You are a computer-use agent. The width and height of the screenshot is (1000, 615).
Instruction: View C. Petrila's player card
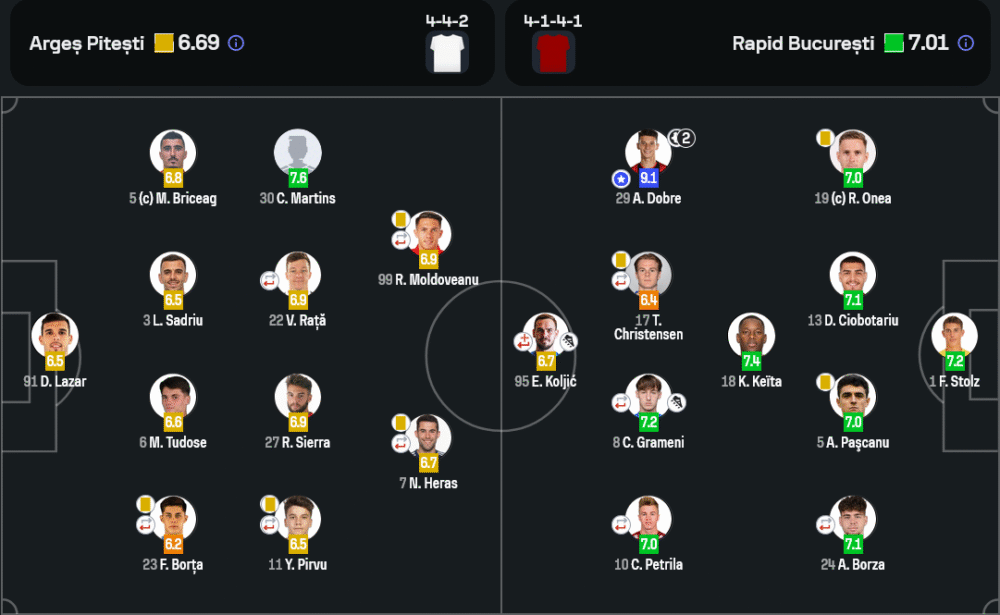648,520
